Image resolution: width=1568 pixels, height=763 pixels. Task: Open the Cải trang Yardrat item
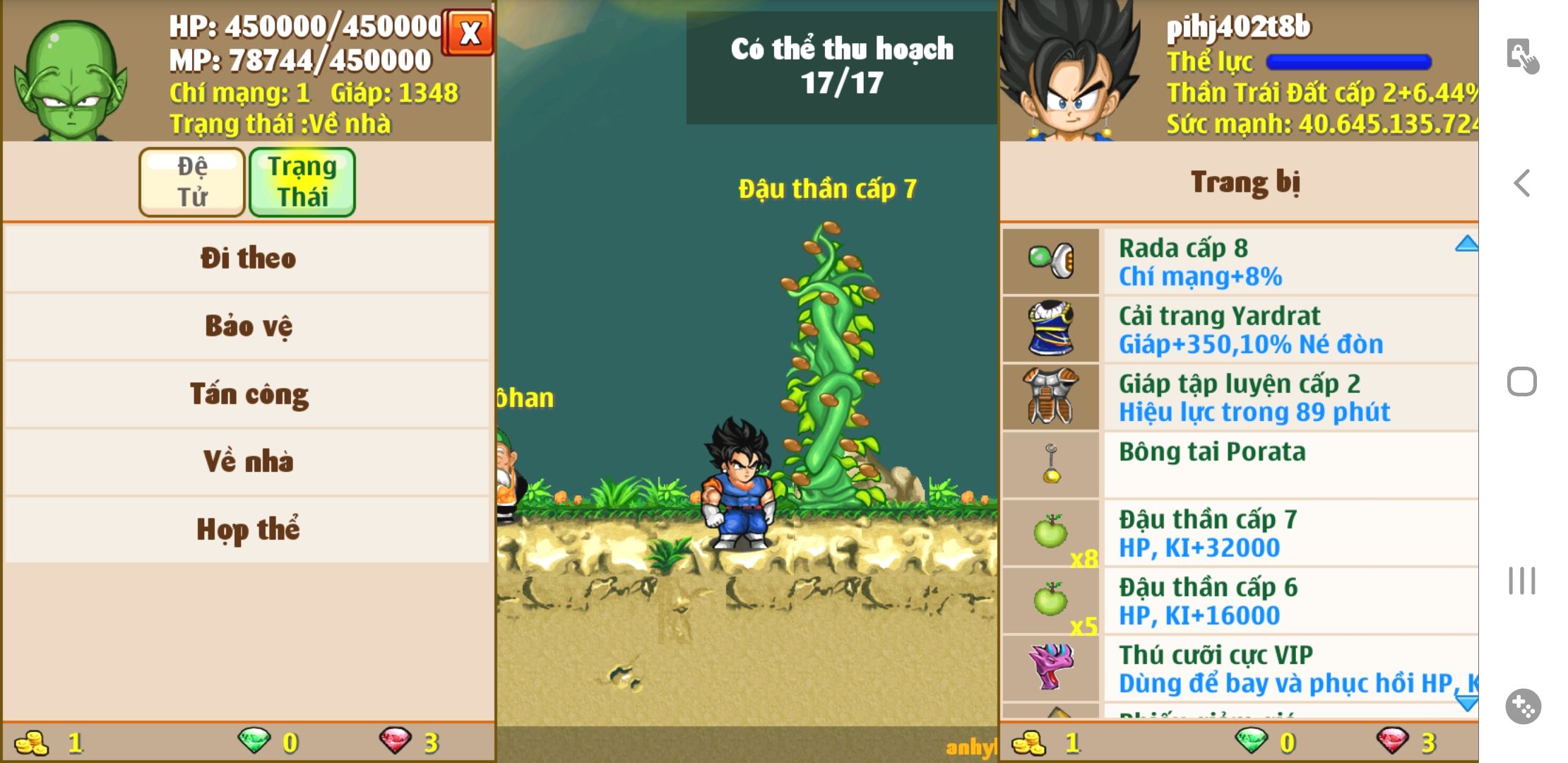tap(1240, 329)
